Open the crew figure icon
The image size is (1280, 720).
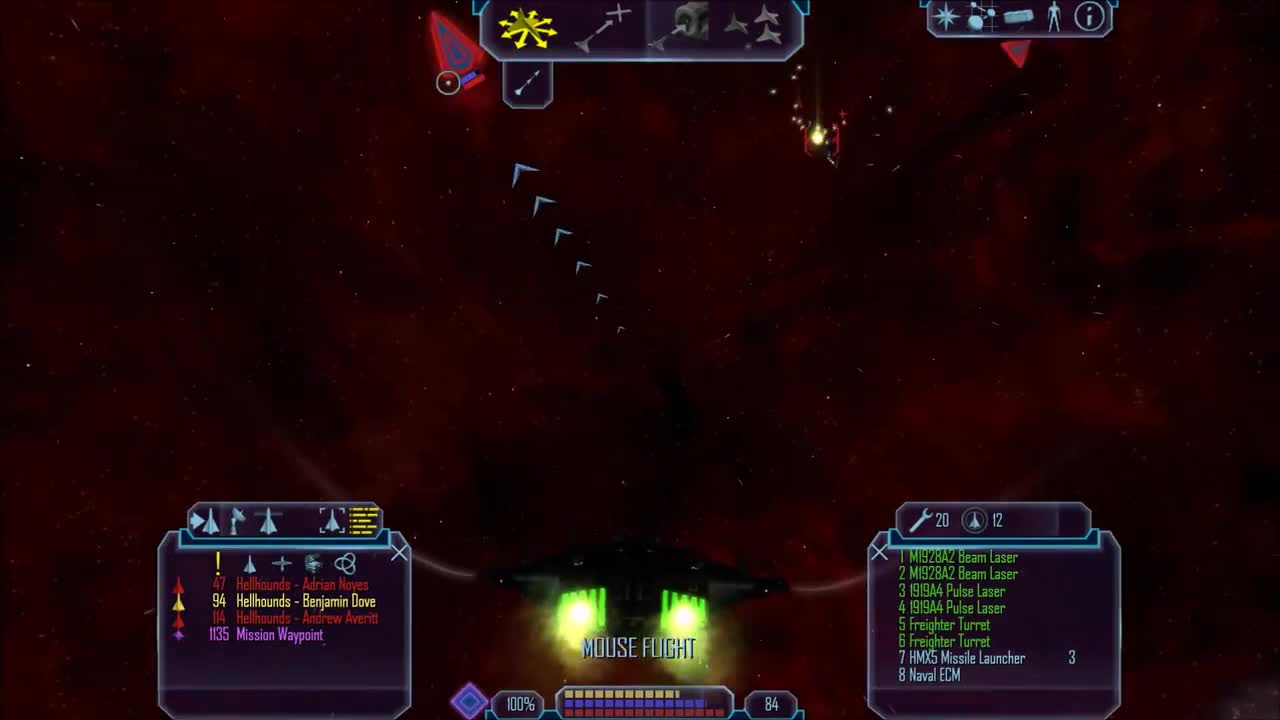pos(1054,16)
